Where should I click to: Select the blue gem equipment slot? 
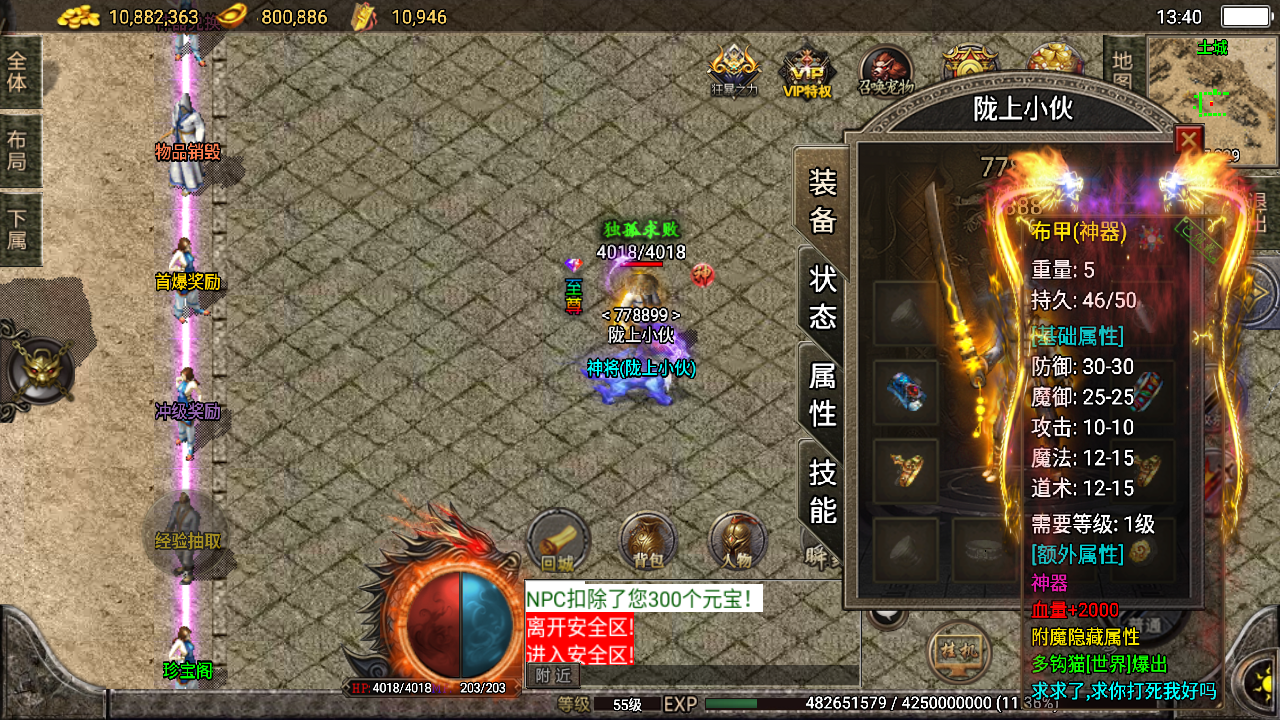click(x=906, y=393)
